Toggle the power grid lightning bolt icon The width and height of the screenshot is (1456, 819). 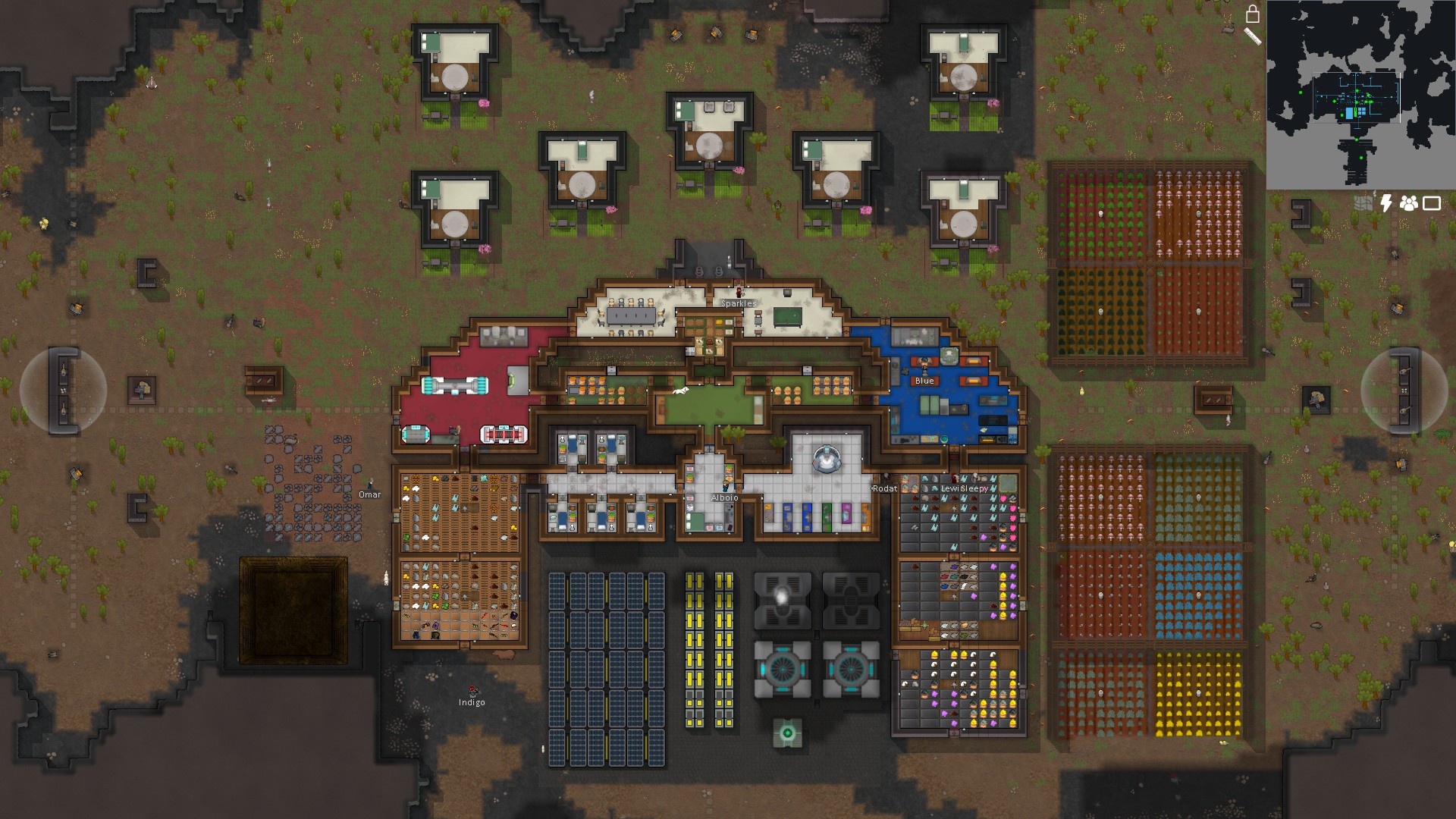pos(1387,202)
